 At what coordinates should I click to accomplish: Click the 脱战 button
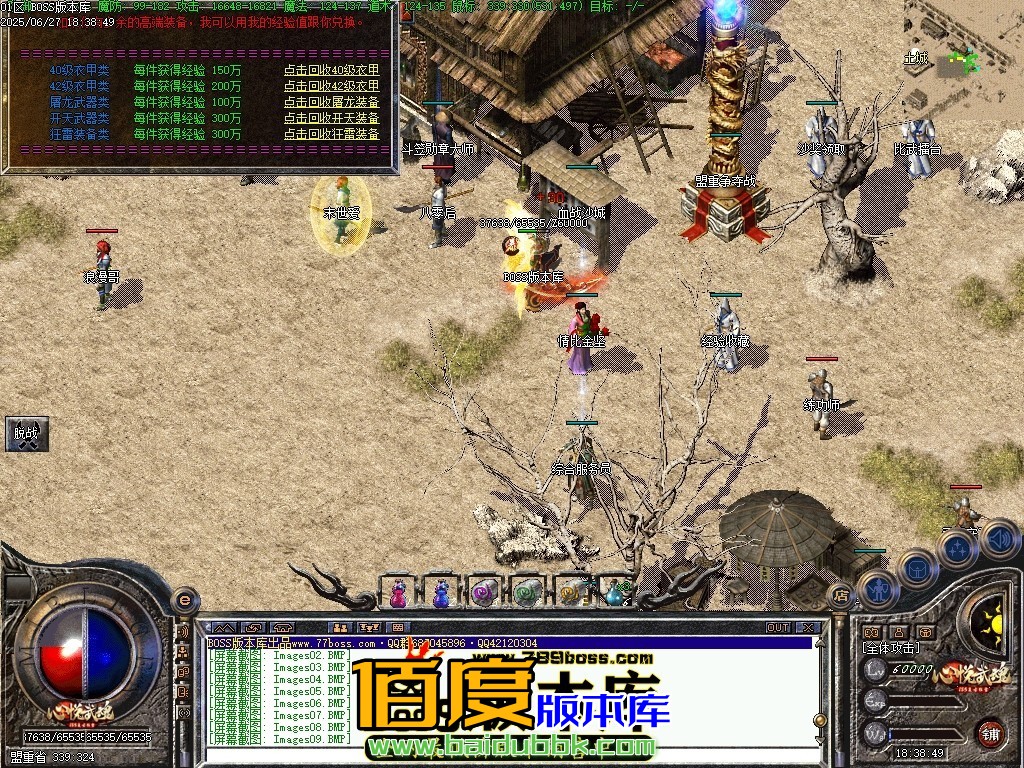(x=26, y=433)
